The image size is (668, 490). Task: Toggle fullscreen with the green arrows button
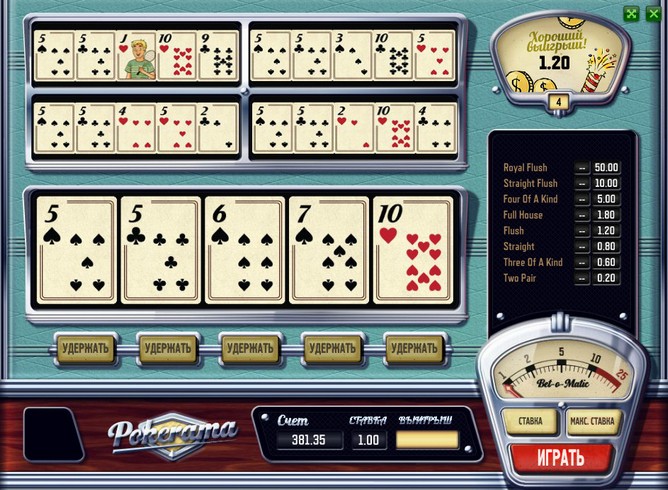pyautogui.click(x=631, y=13)
